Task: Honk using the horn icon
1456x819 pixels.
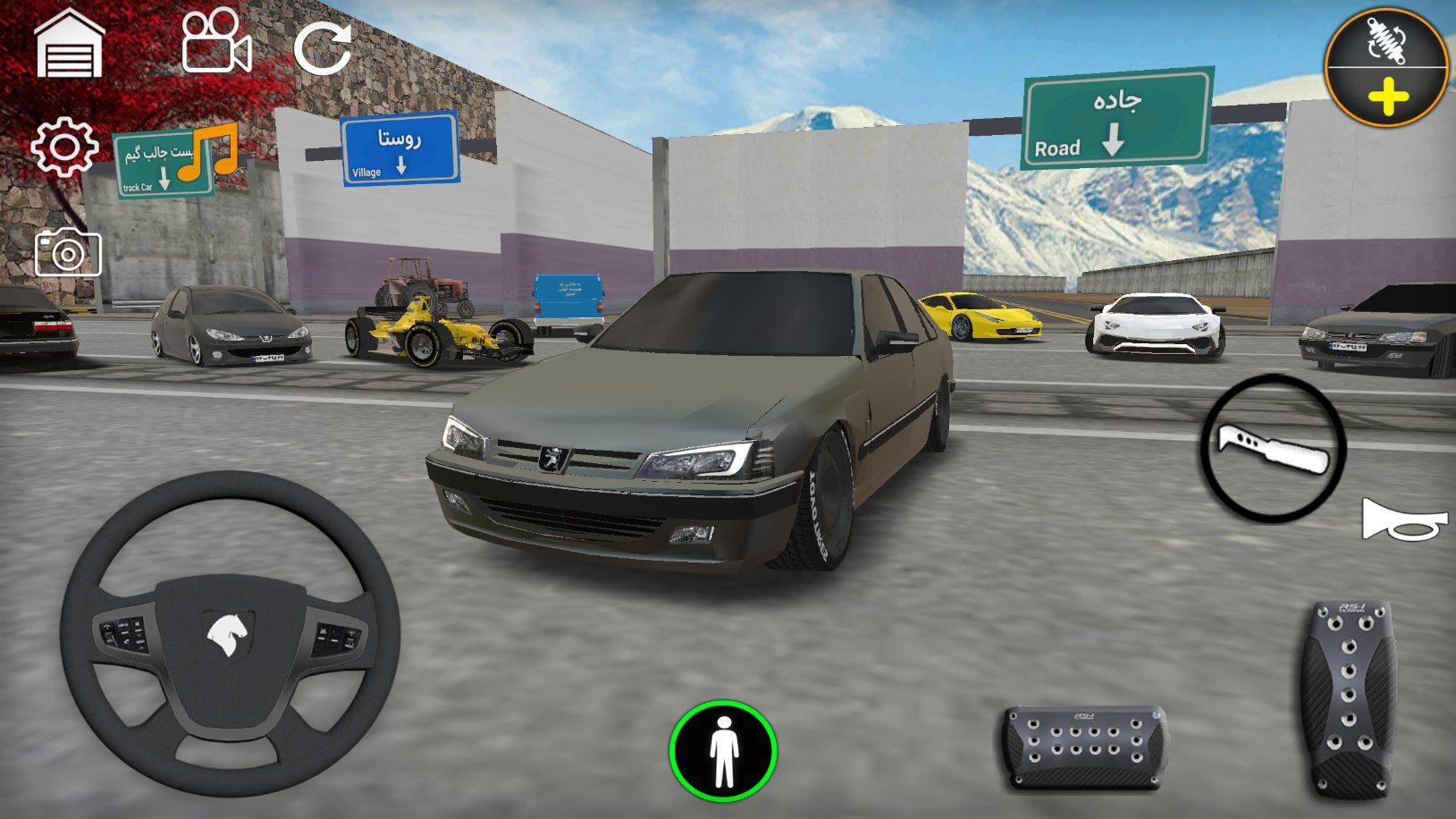Action: tap(1402, 520)
